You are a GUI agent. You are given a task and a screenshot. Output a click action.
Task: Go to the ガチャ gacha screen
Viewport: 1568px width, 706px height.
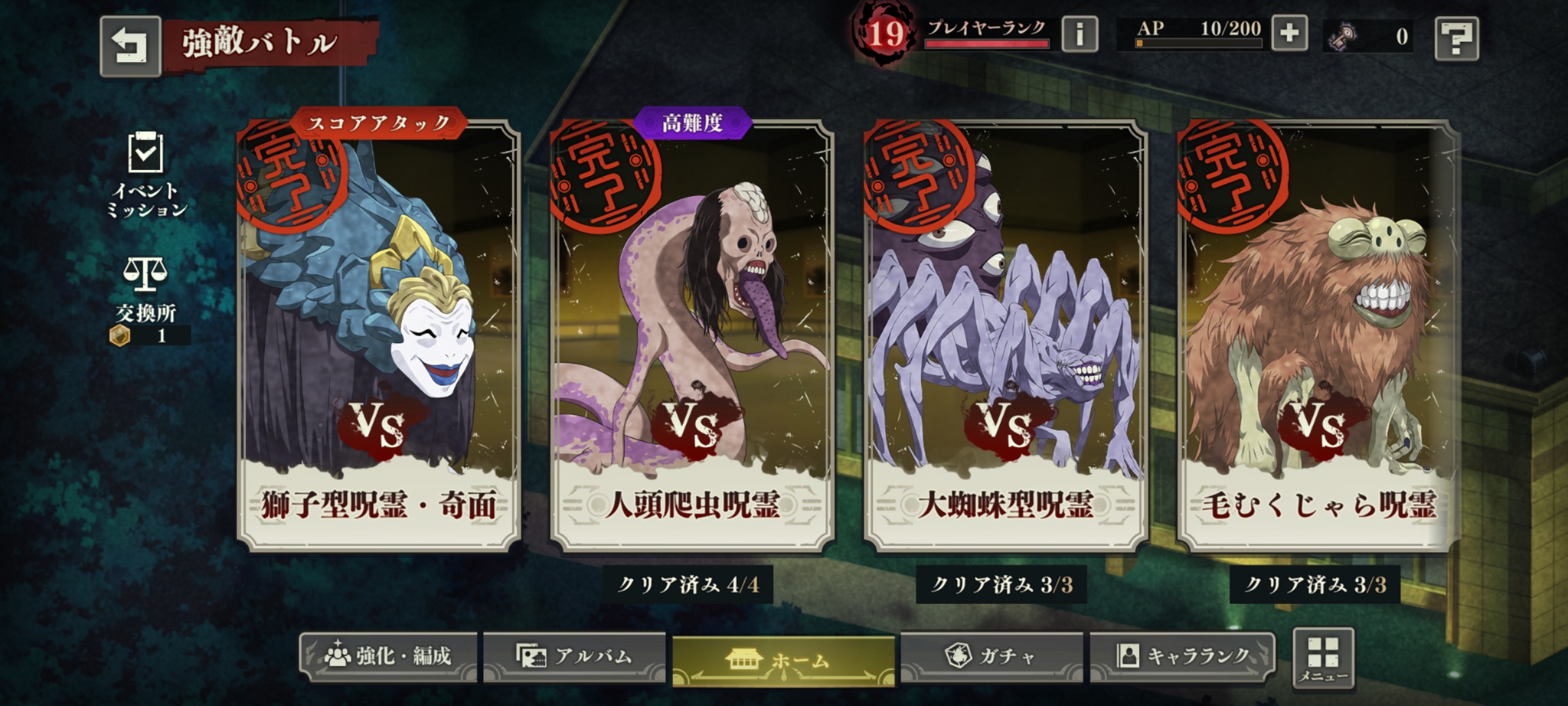pos(991,655)
